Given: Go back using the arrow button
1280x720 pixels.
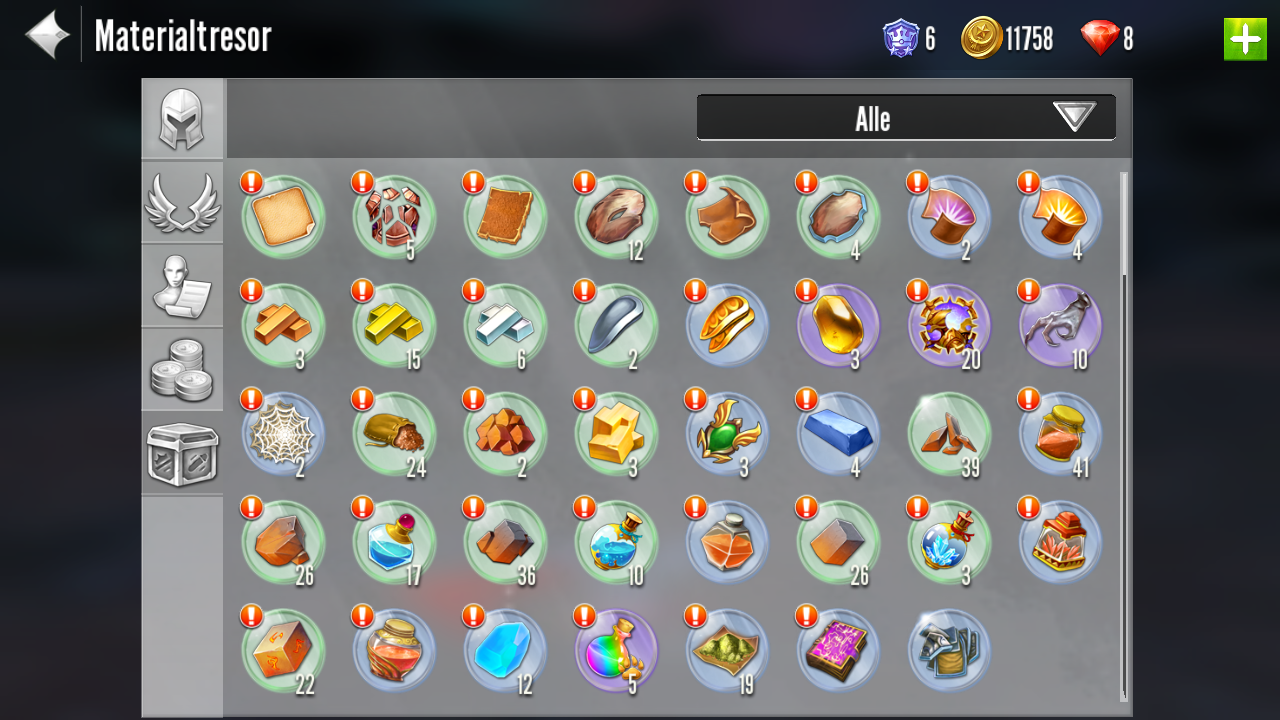Looking at the screenshot, I should [x=47, y=36].
